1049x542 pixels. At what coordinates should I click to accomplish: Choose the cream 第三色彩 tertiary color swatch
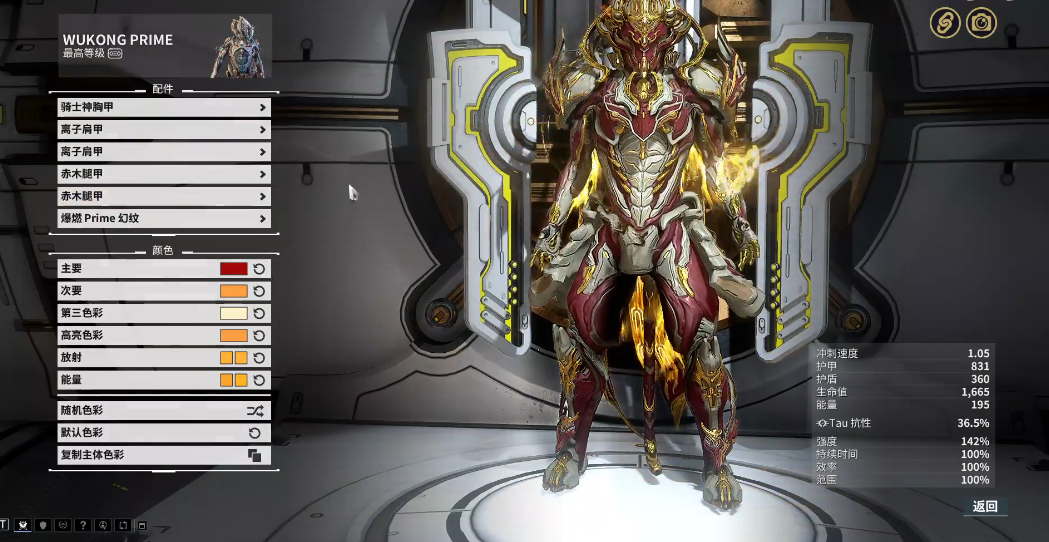[x=233, y=314]
